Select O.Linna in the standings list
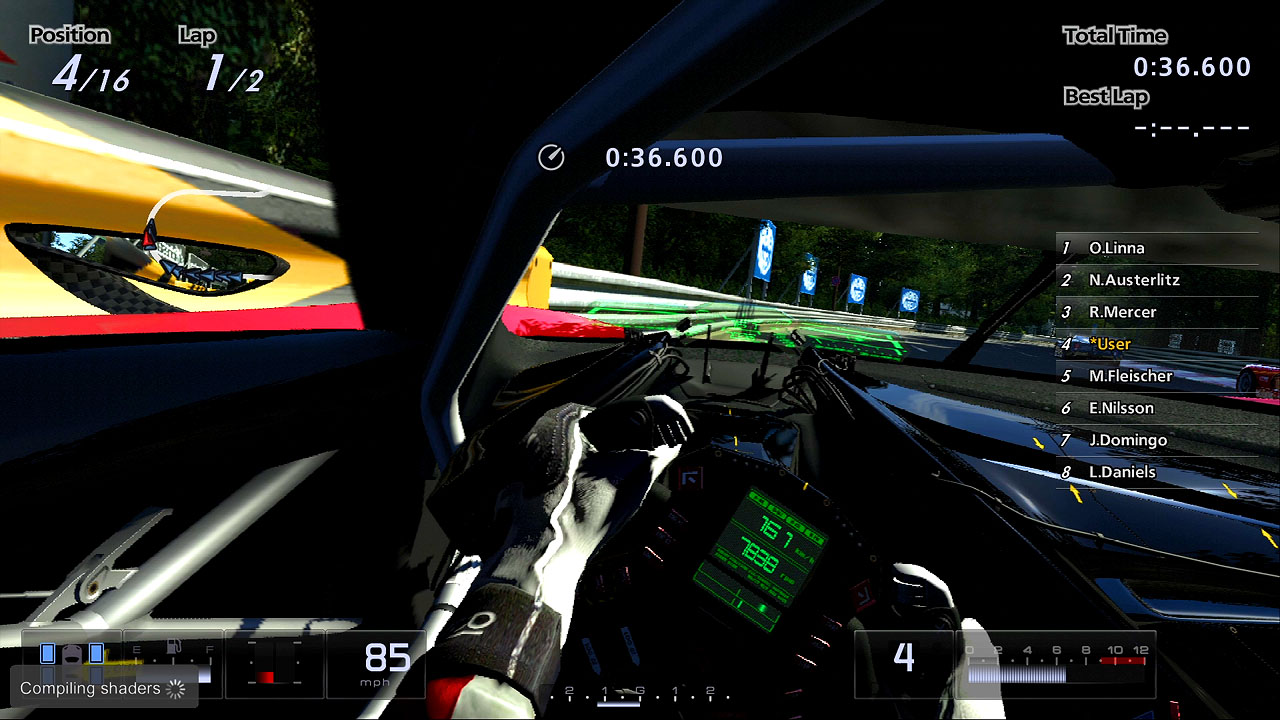The height and width of the screenshot is (720, 1280). tap(1116, 248)
